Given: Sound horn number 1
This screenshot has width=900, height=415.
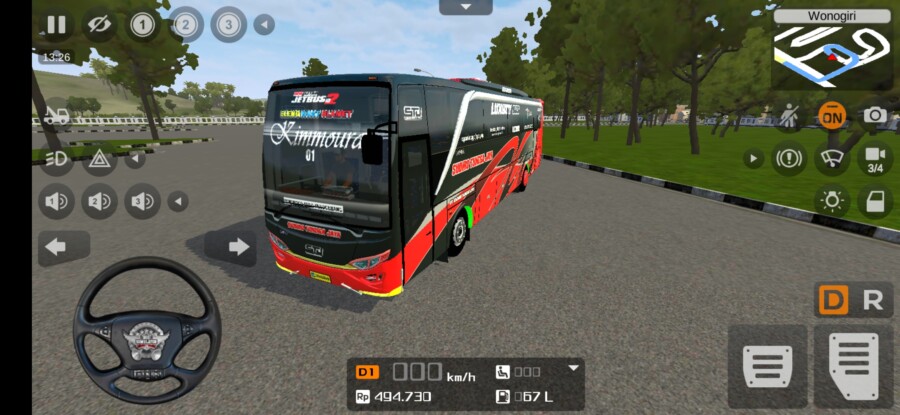Looking at the screenshot, I should coord(56,201).
